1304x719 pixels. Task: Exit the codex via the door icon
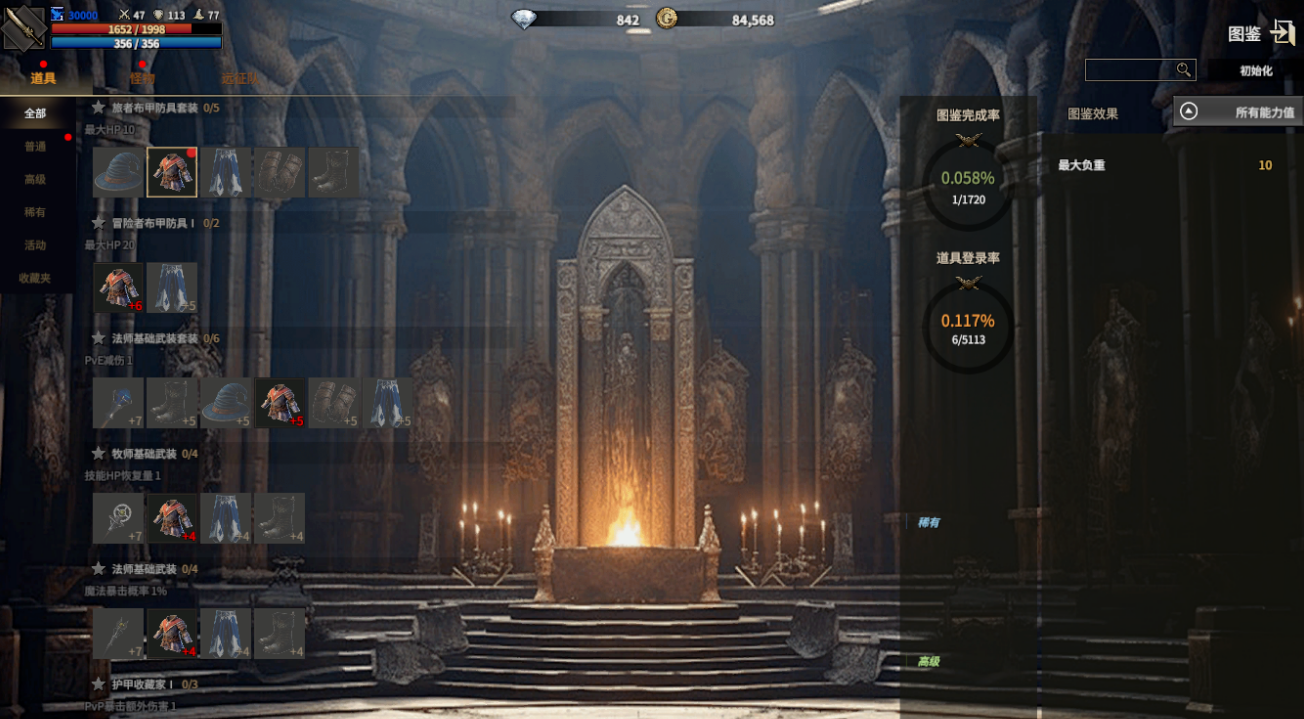click(x=1283, y=33)
